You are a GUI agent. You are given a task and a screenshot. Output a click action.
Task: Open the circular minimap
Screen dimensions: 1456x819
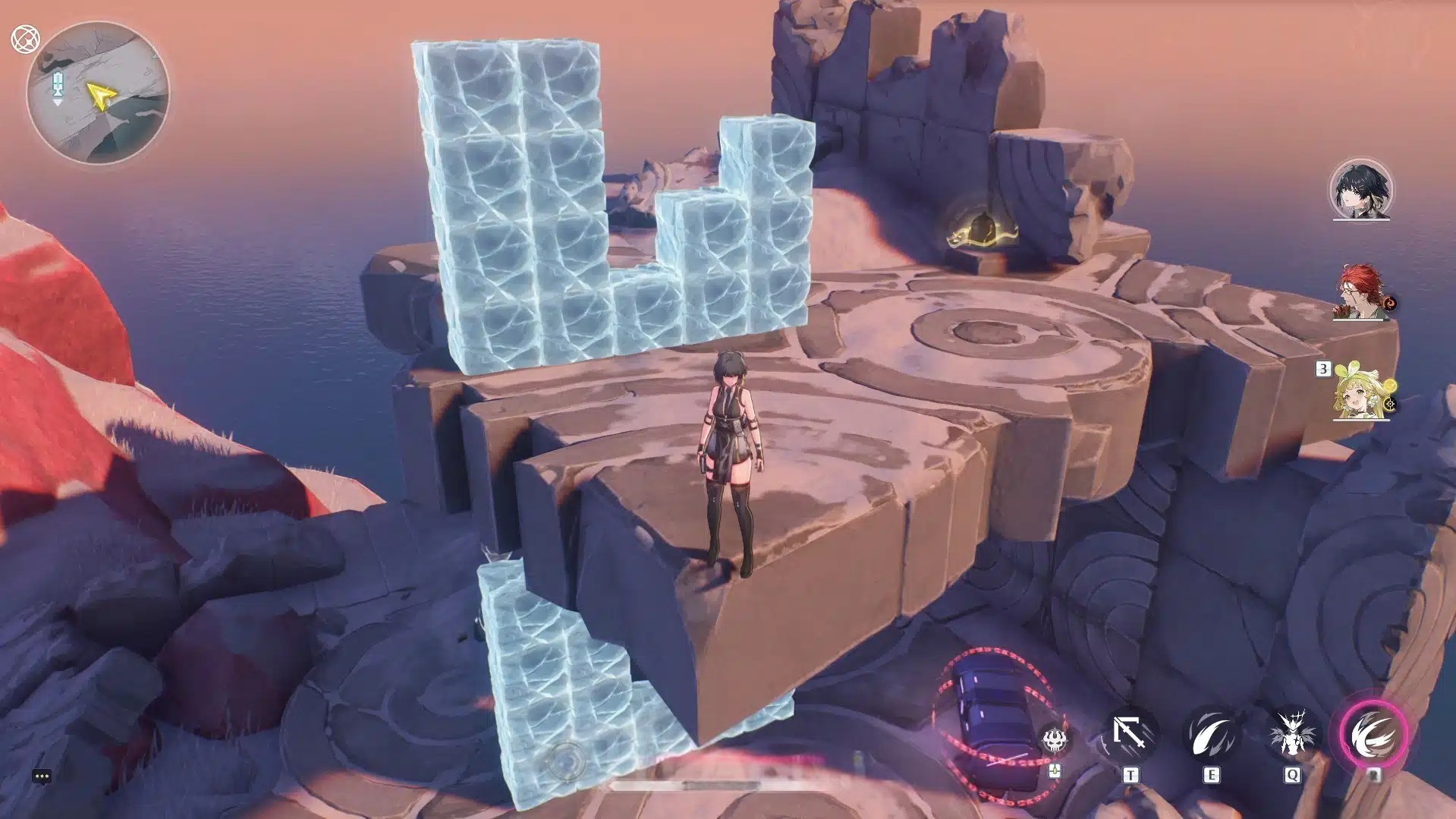(98, 93)
